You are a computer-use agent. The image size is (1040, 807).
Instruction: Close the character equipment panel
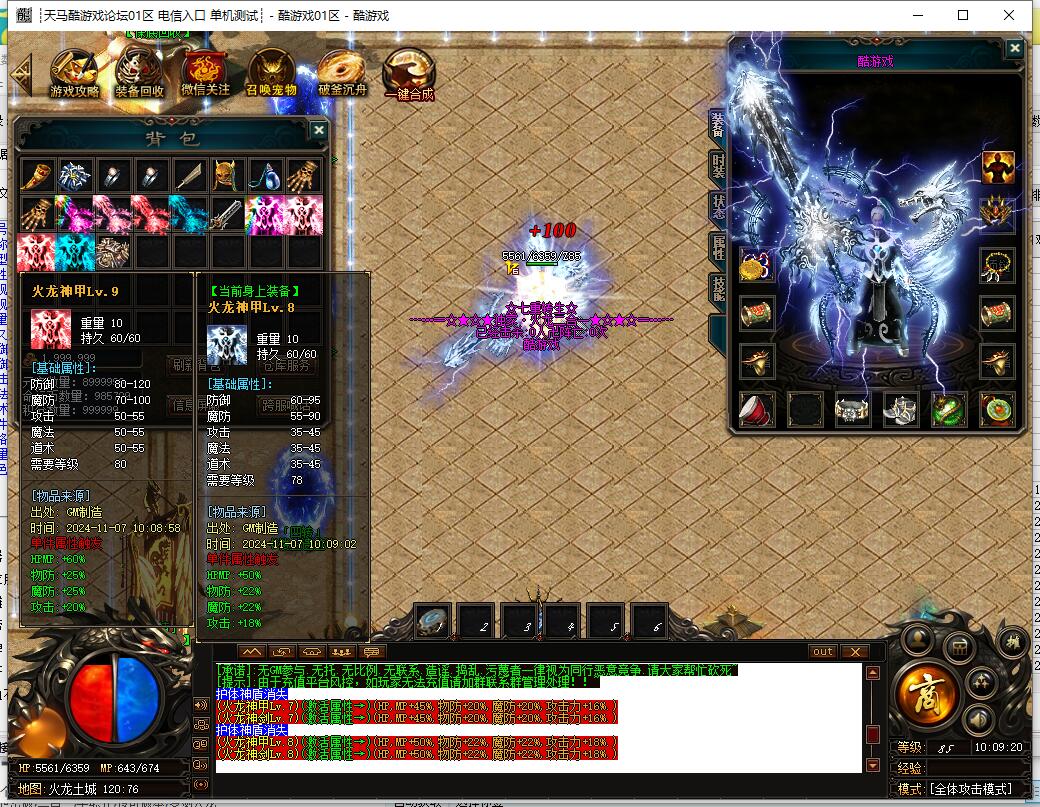[x=1015, y=48]
